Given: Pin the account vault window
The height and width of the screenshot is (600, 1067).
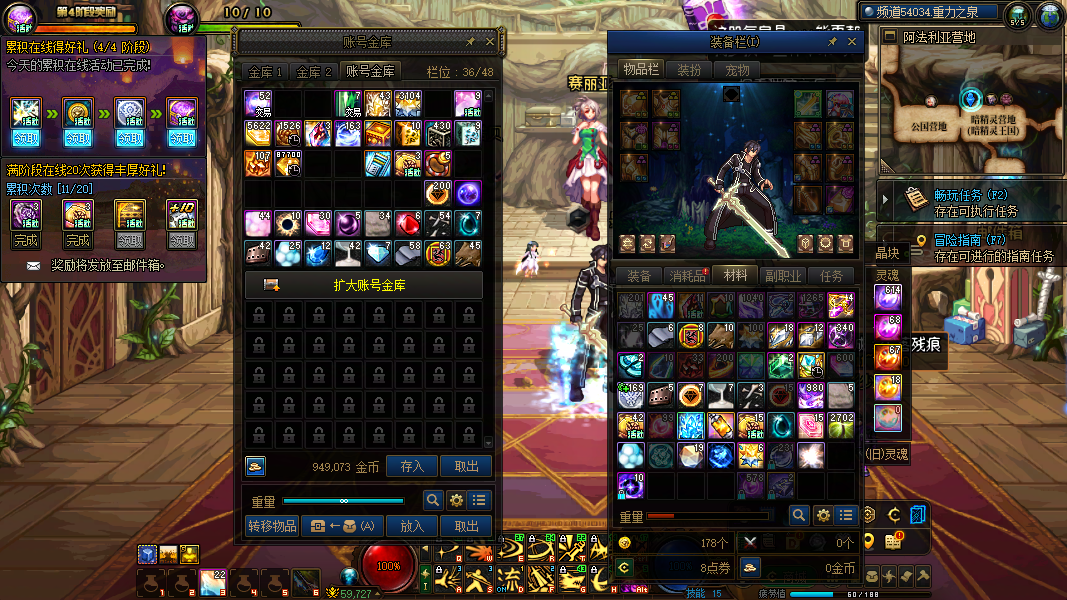Looking at the screenshot, I should tap(470, 42).
